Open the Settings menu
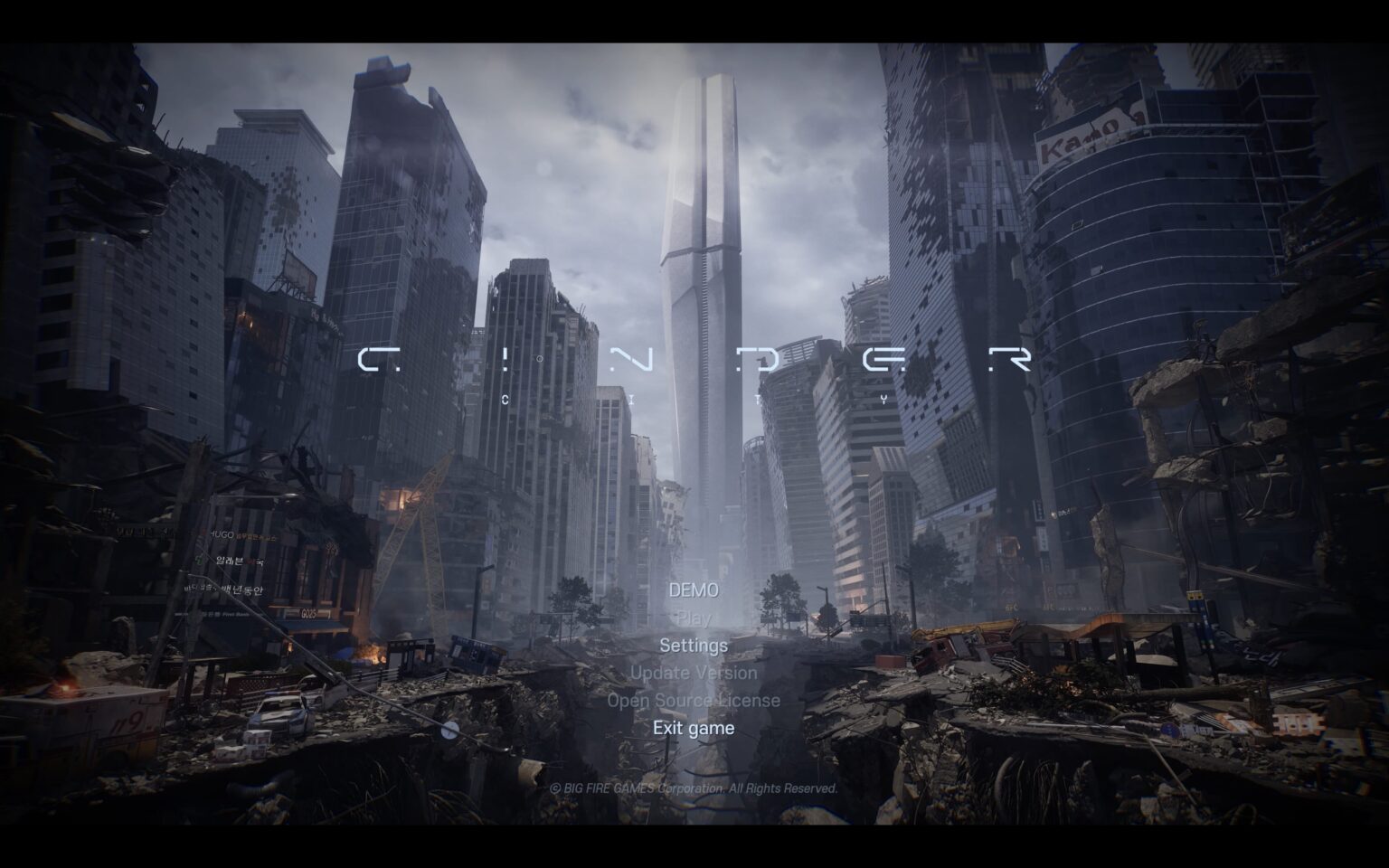This screenshot has width=1389, height=868. click(694, 646)
